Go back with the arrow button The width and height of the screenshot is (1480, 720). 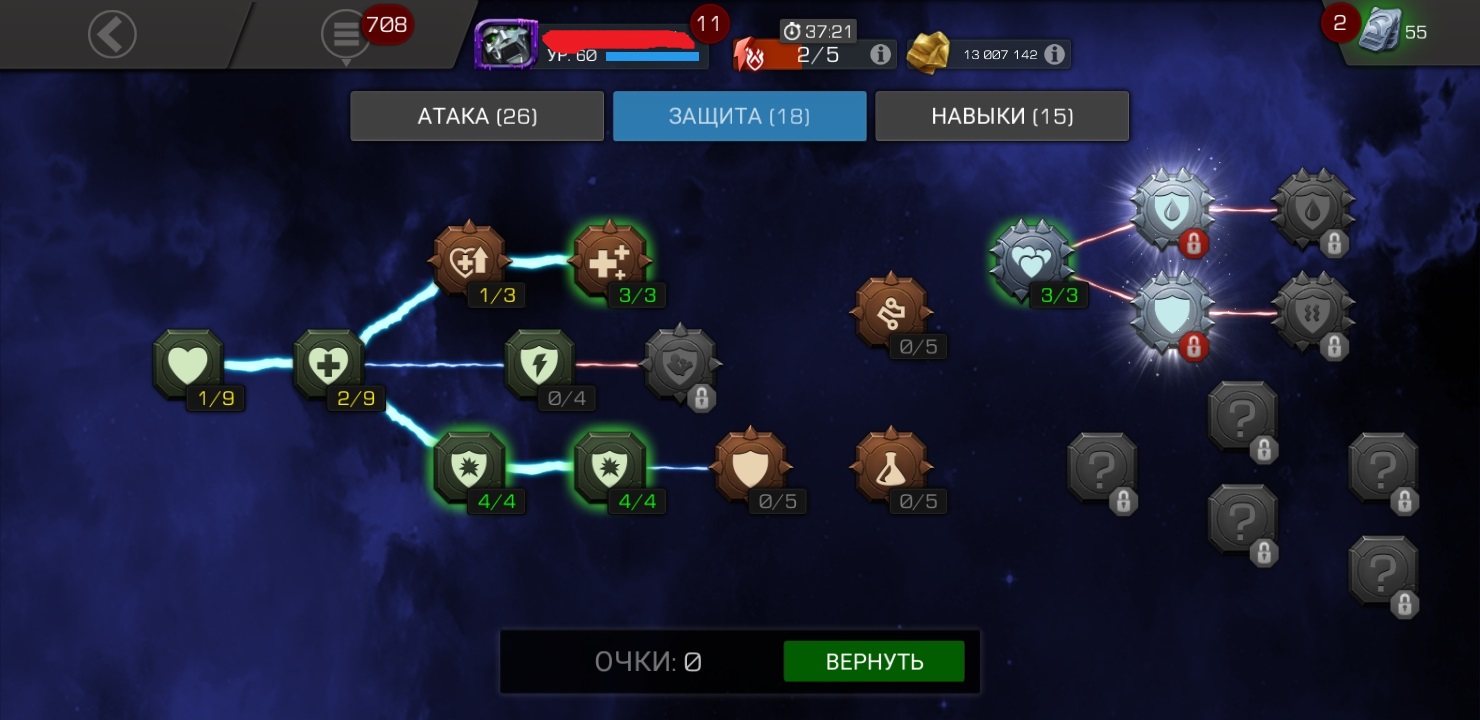click(x=111, y=35)
